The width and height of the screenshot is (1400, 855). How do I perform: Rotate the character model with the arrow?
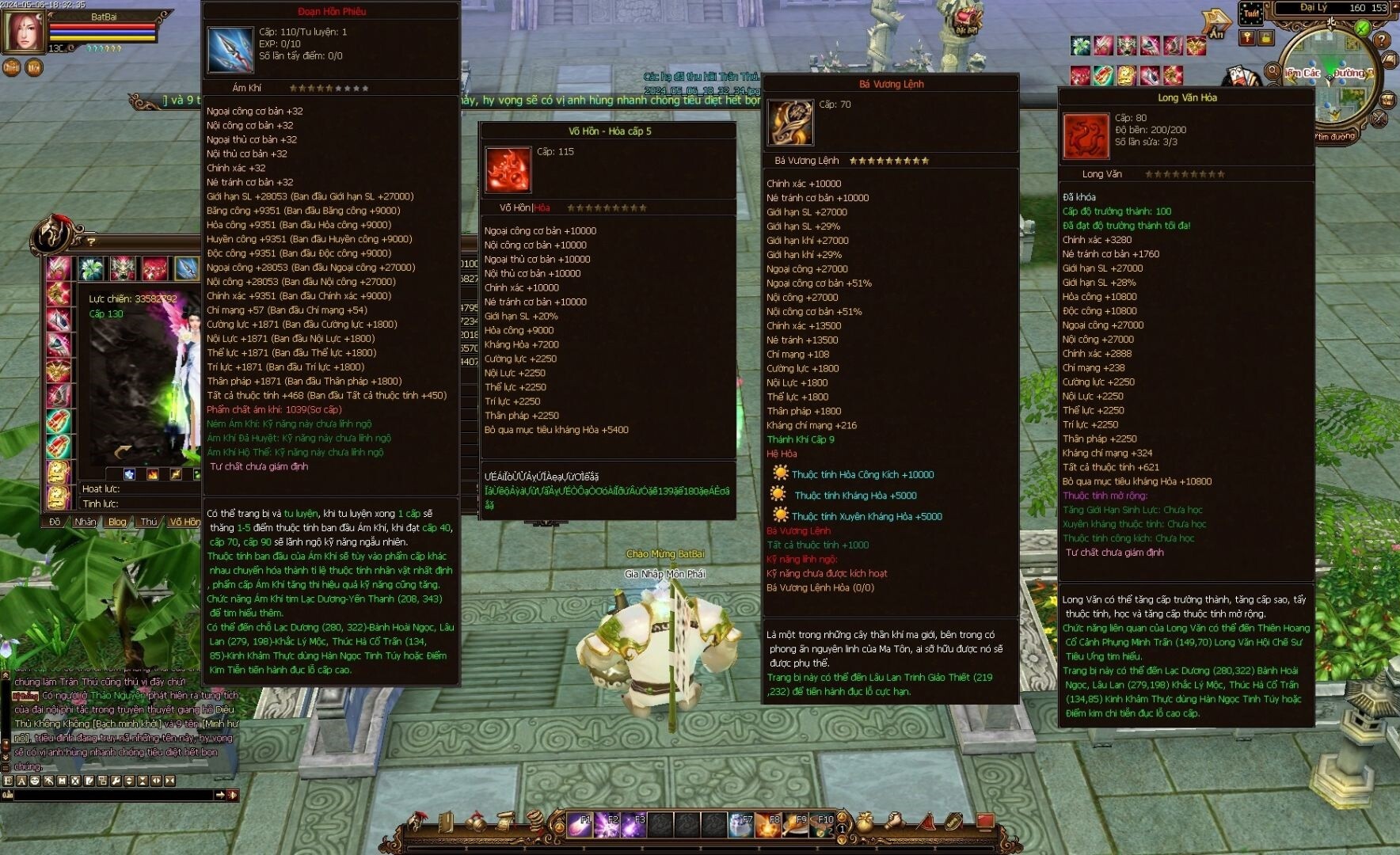[123, 452]
